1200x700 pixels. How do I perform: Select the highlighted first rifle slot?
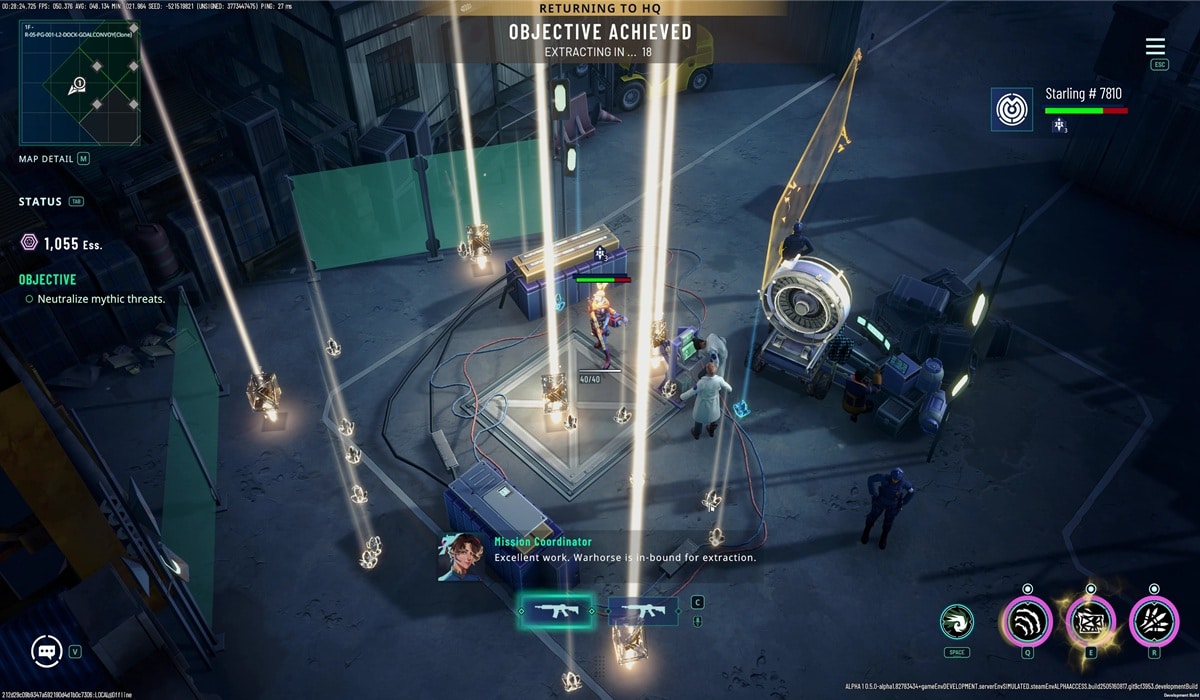click(x=557, y=610)
